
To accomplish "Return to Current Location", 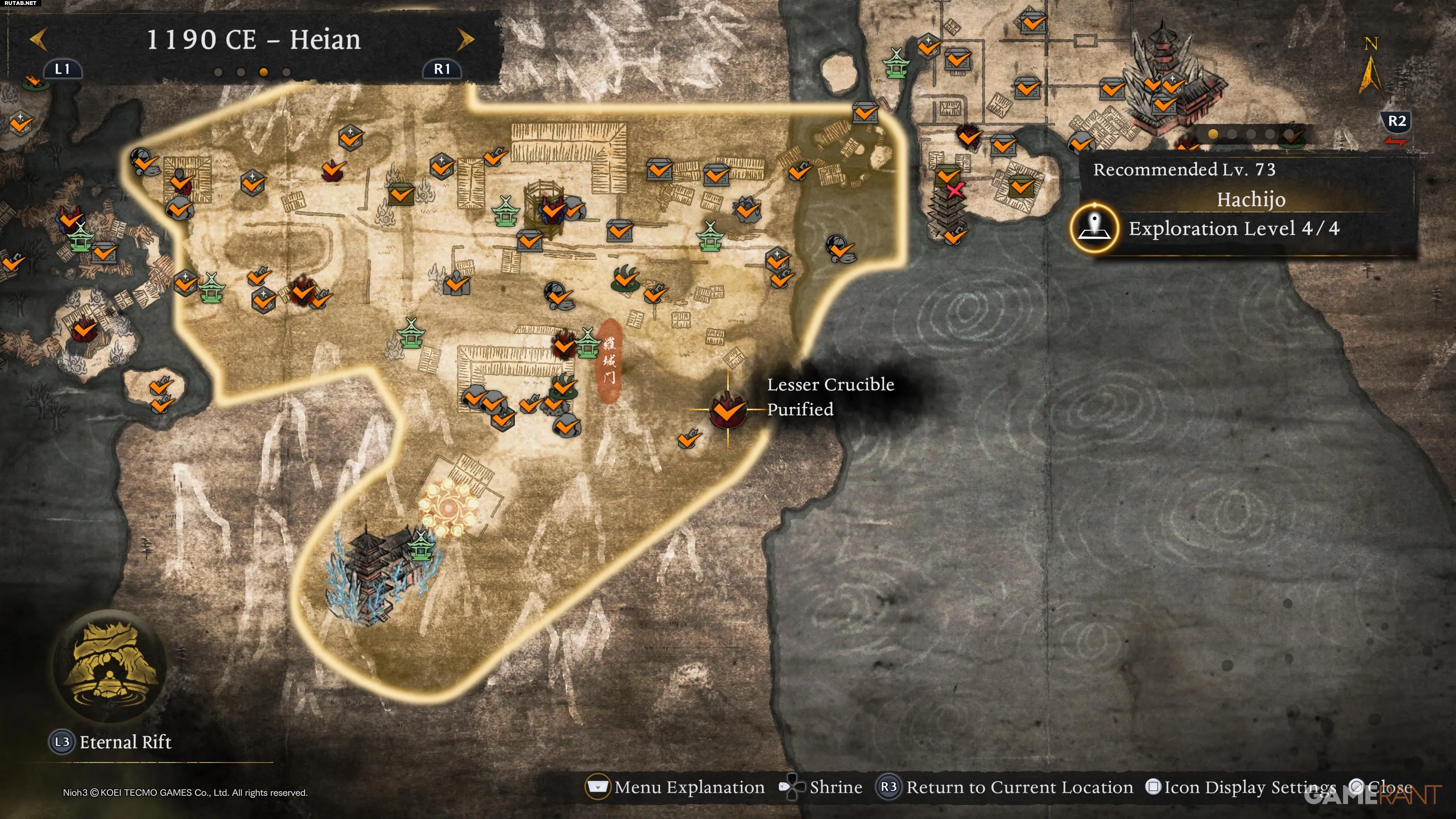I will pos(1018,787).
